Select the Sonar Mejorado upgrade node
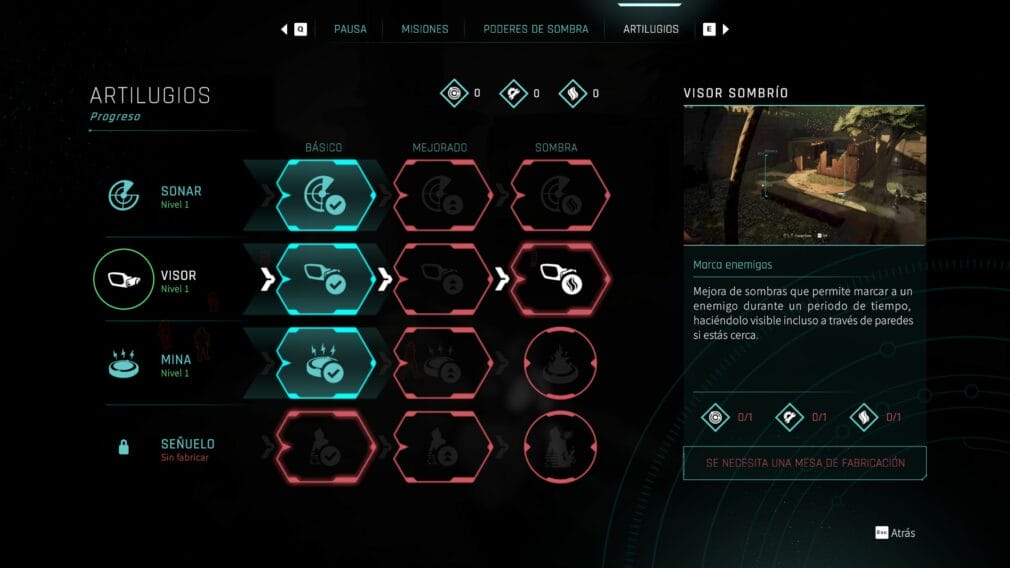Image resolution: width=1010 pixels, height=568 pixels. (441, 196)
